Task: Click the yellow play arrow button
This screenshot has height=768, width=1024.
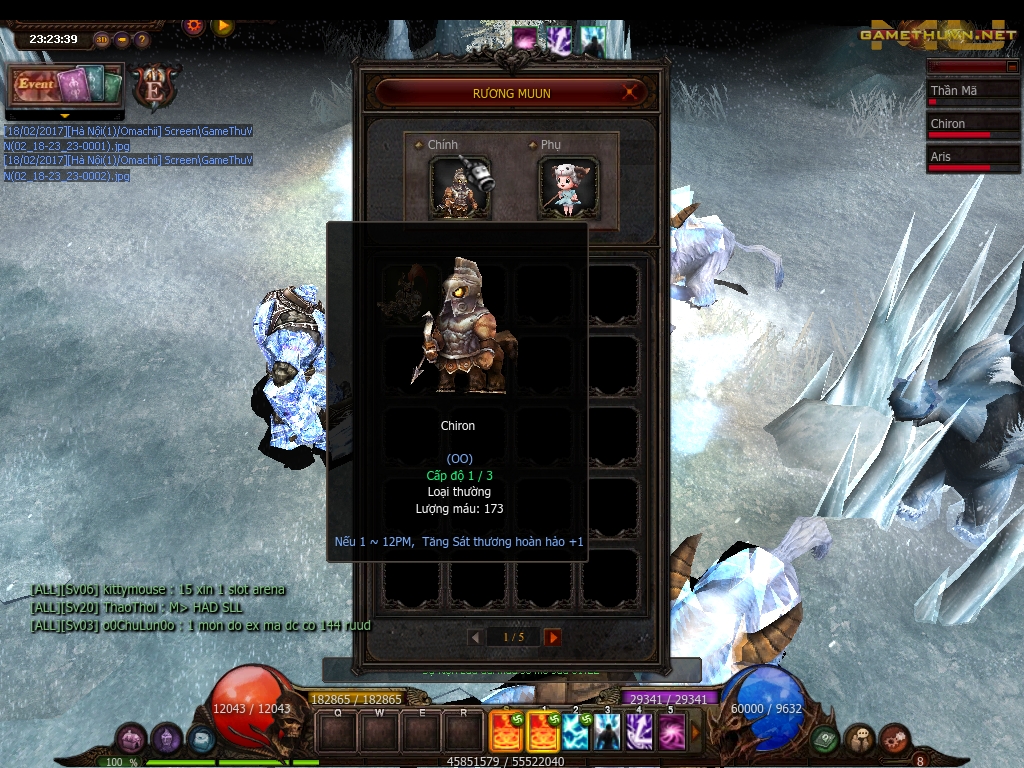Action: [223, 26]
